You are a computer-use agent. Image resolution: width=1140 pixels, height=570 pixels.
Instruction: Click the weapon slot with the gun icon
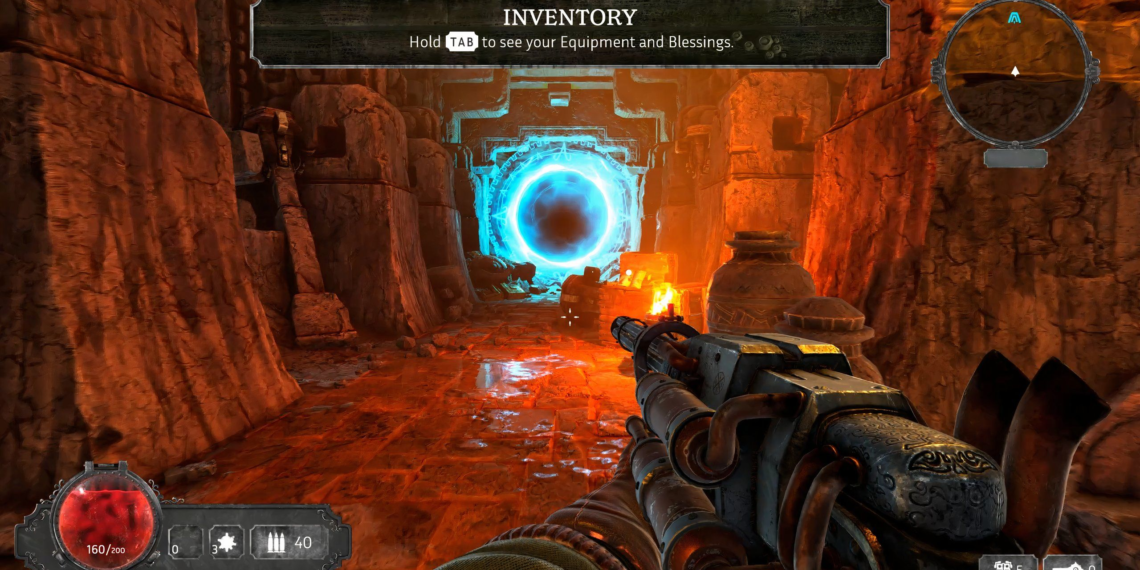1073,563
